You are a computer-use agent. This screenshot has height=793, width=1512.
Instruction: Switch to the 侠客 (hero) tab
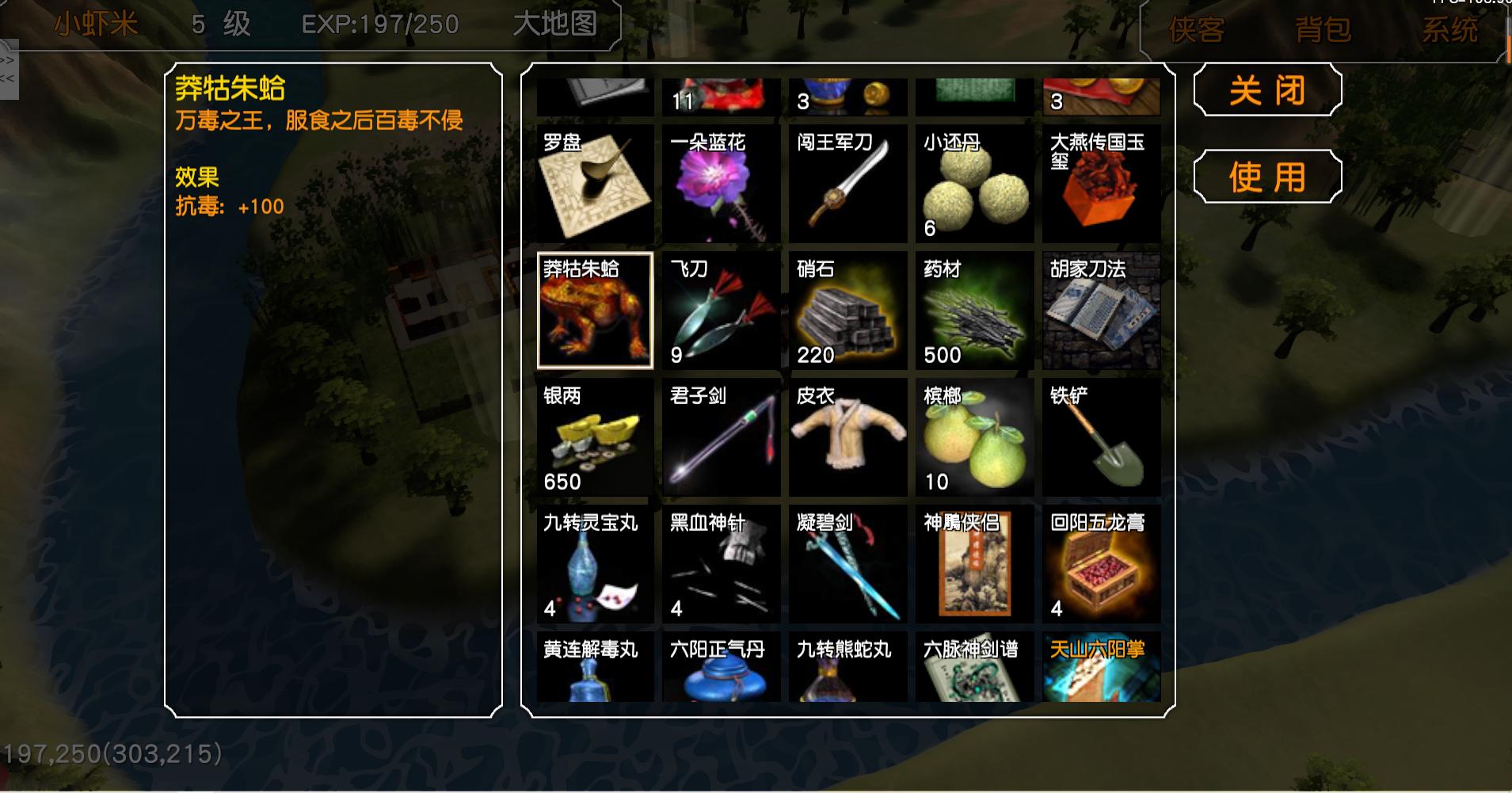pyautogui.click(x=1195, y=31)
